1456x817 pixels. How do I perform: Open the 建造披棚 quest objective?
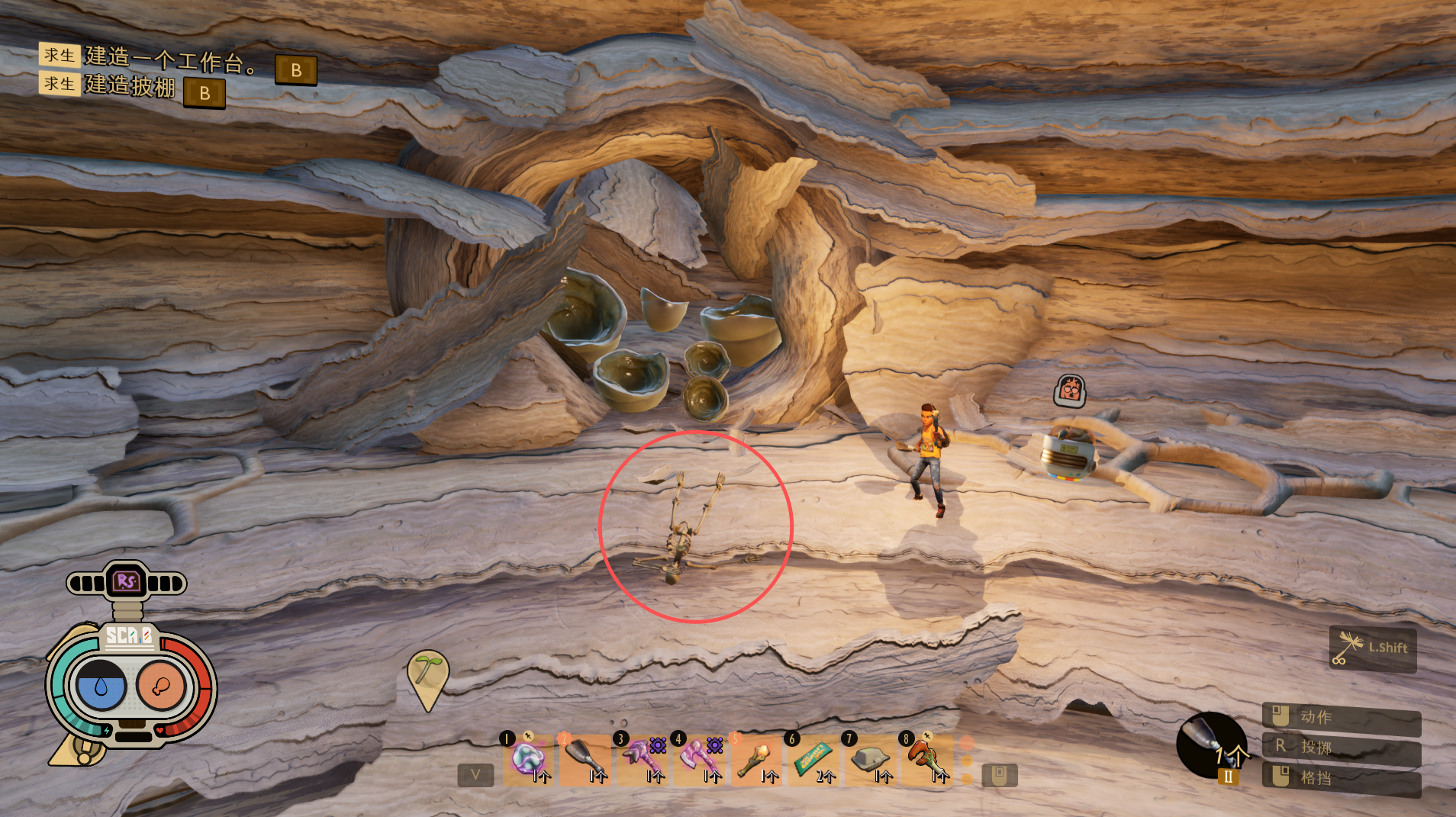[x=130, y=85]
